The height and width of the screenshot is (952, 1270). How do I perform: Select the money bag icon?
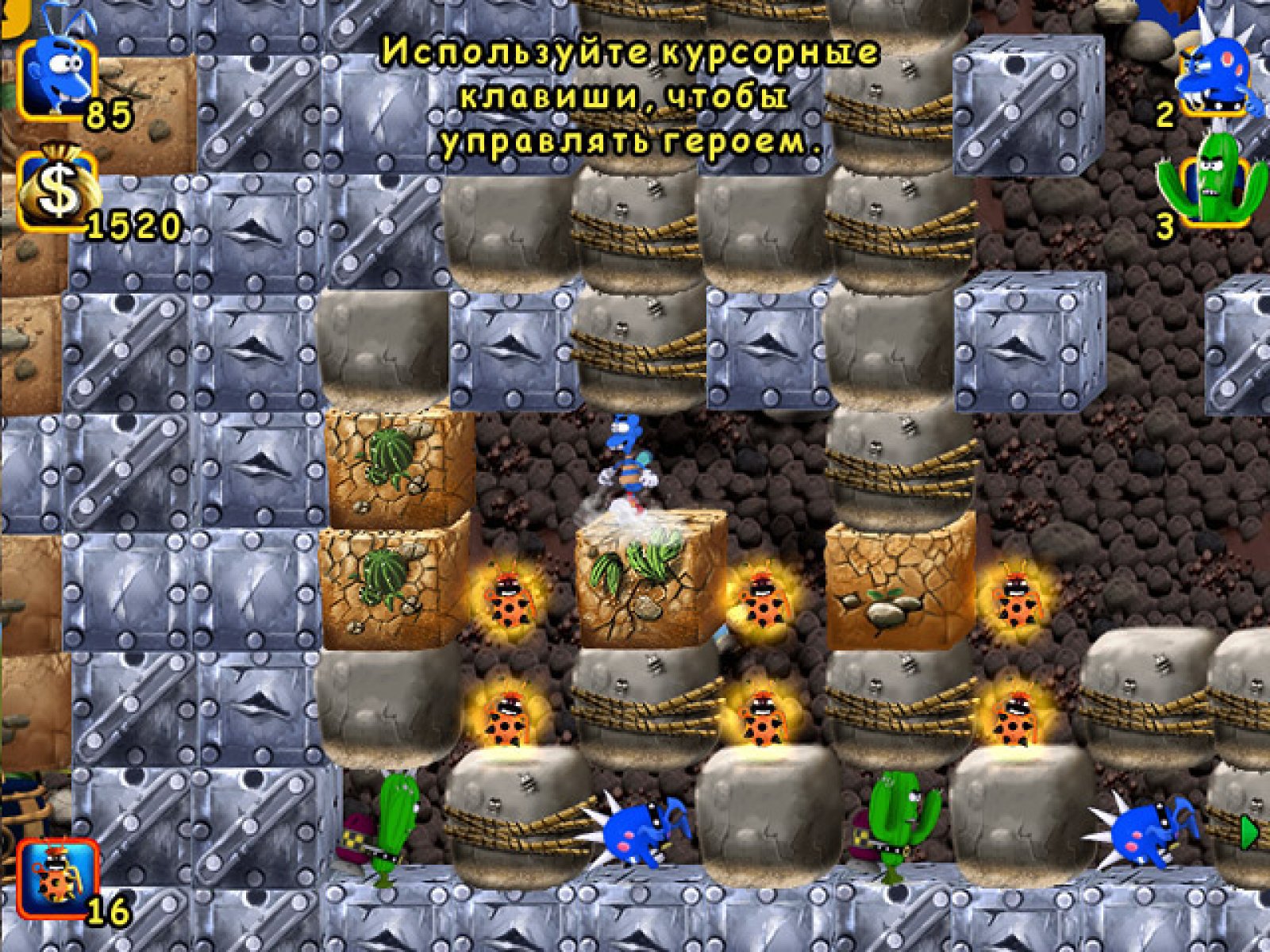pos(57,189)
